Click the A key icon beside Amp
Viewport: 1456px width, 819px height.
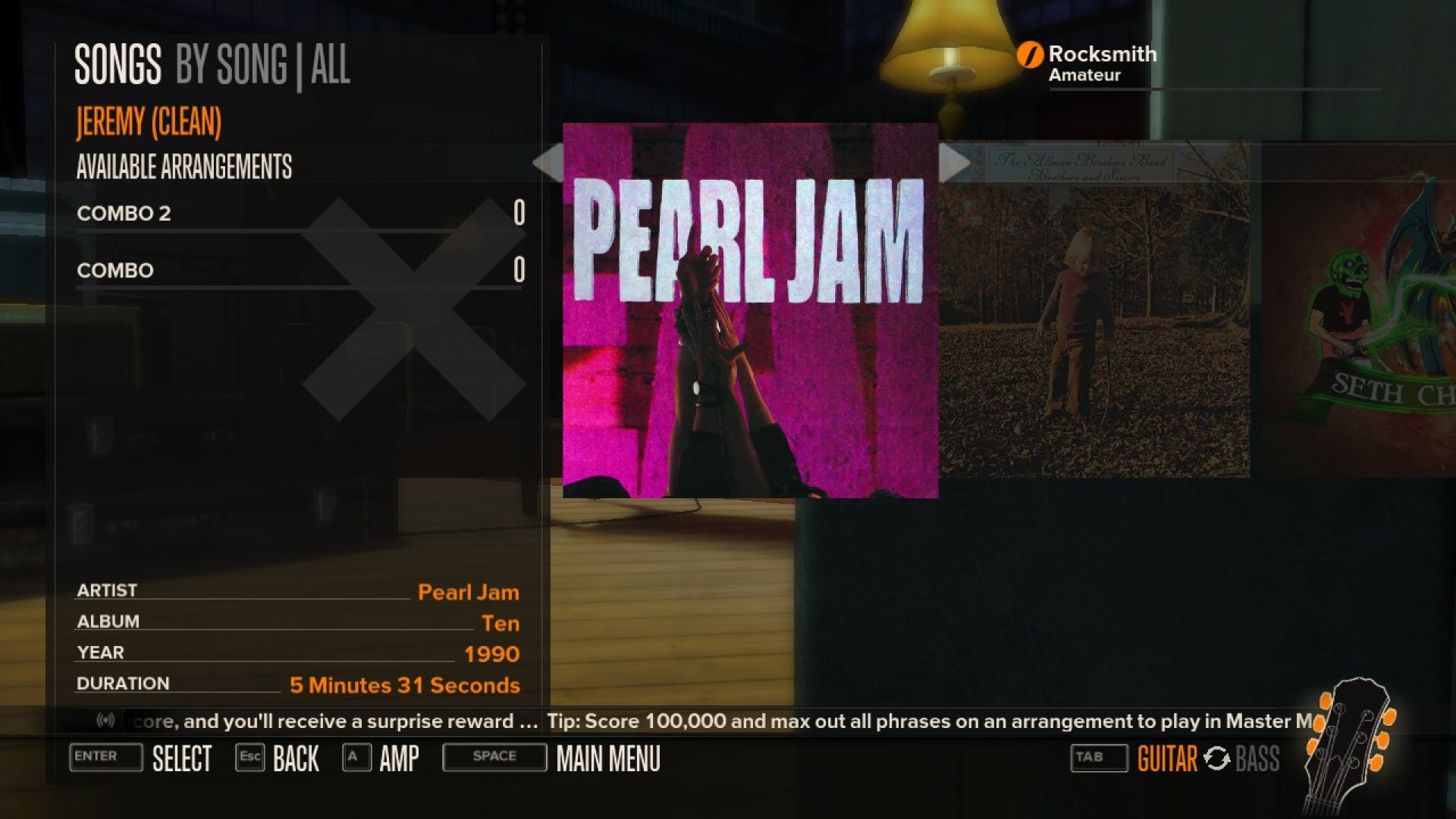coord(354,757)
